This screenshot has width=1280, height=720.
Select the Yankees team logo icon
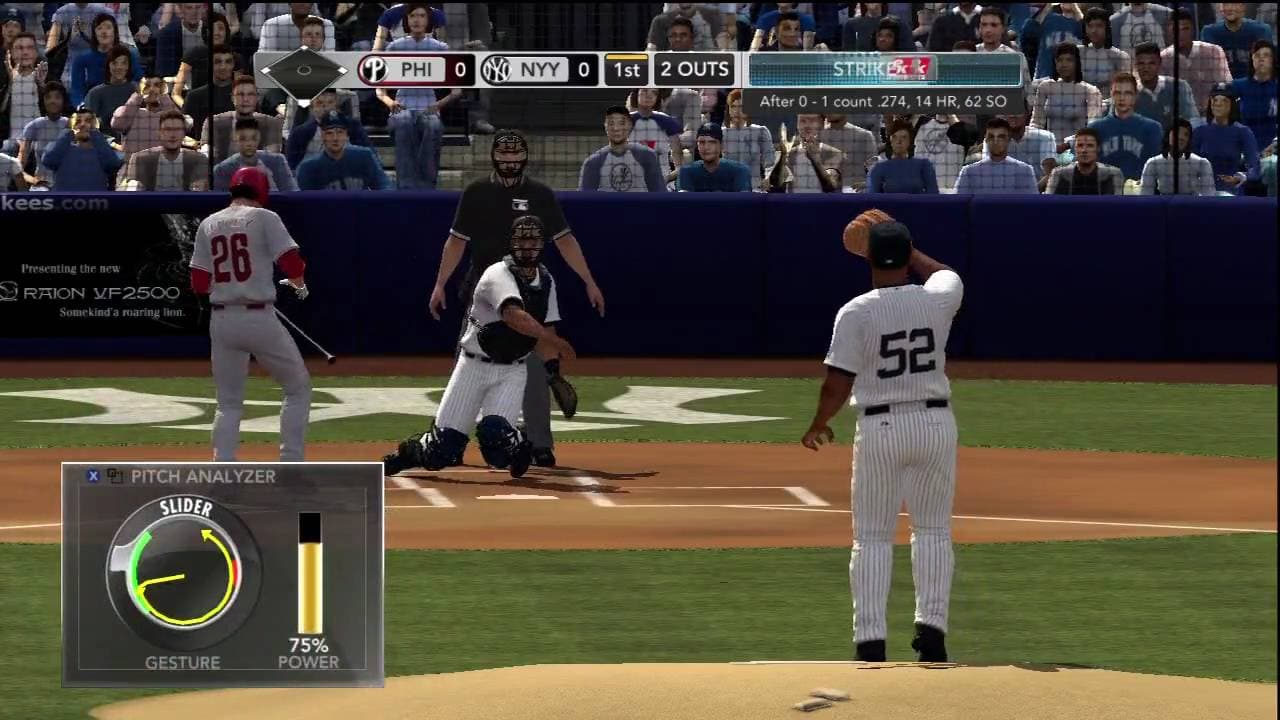click(x=494, y=70)
